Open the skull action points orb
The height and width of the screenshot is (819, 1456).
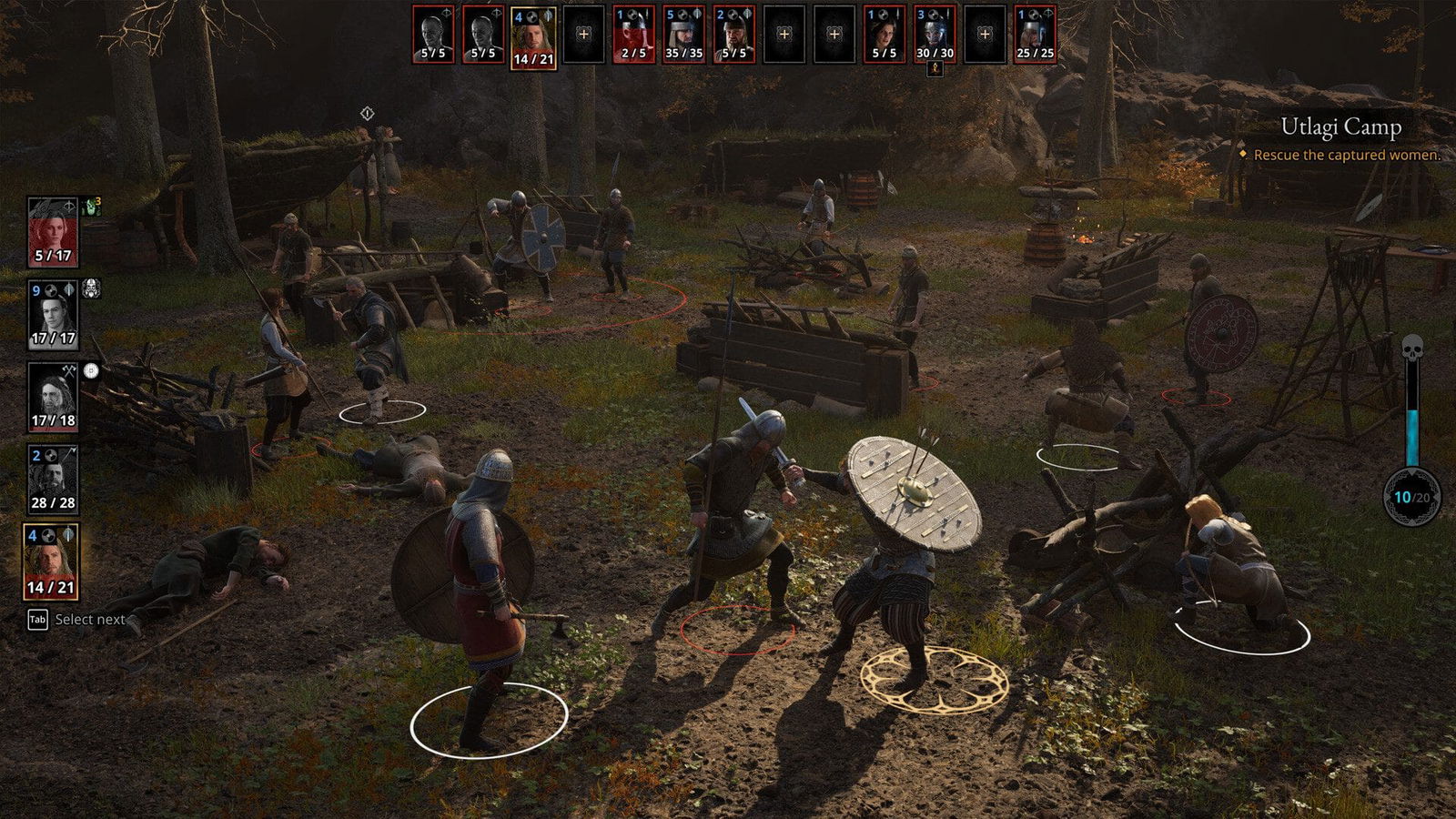click(x=1411, y=497)
